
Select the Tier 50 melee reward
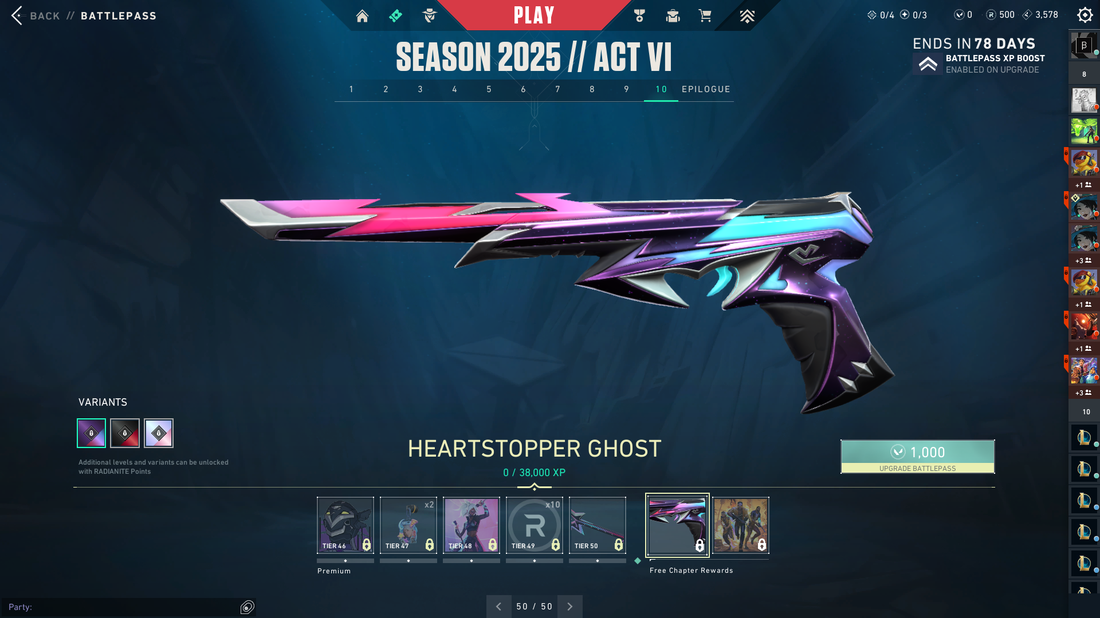pyautogui.click(x=597, y=525)
